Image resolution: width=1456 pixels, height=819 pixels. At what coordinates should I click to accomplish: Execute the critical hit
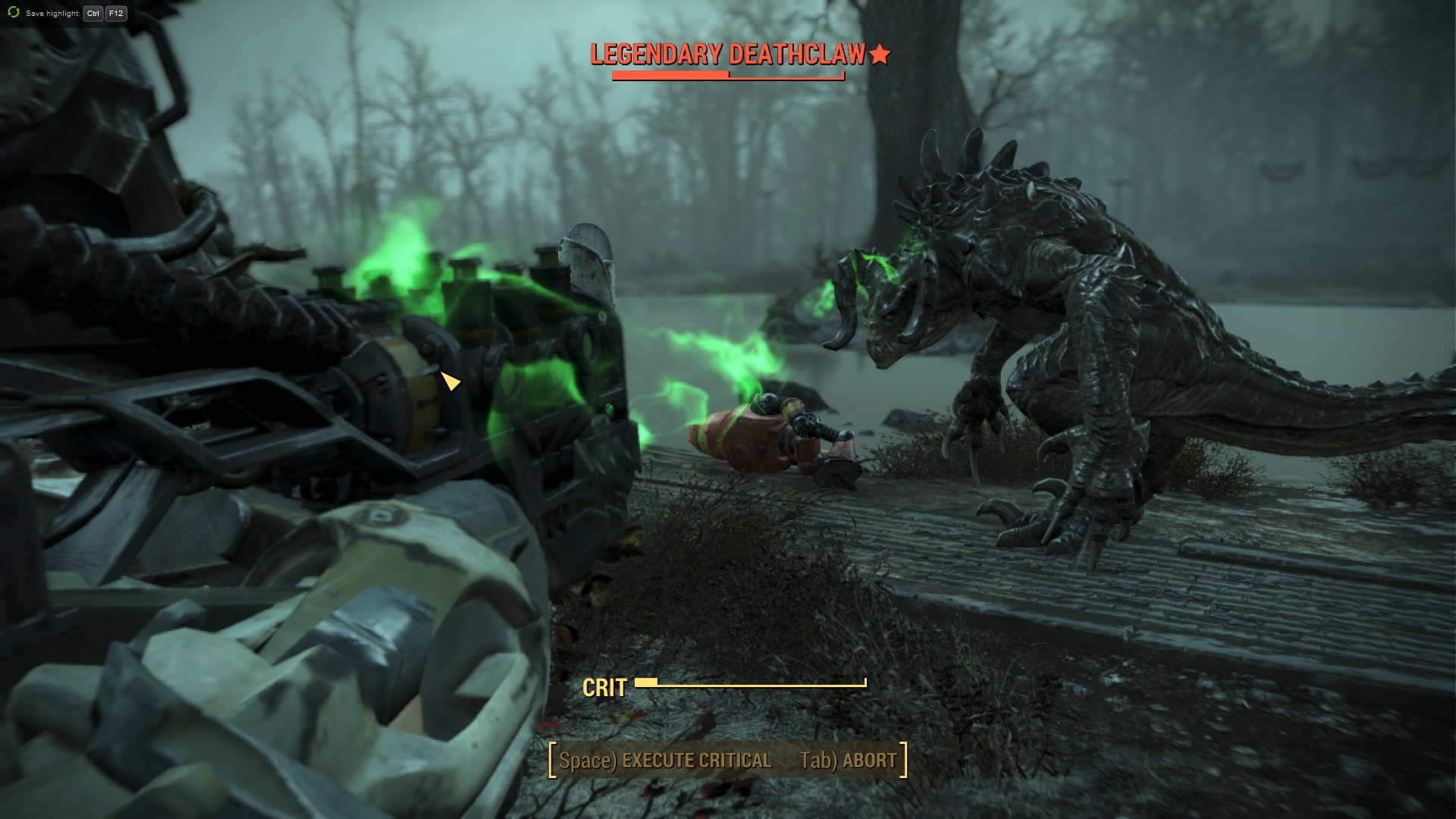pyautogui.click(x=665, y=761)
